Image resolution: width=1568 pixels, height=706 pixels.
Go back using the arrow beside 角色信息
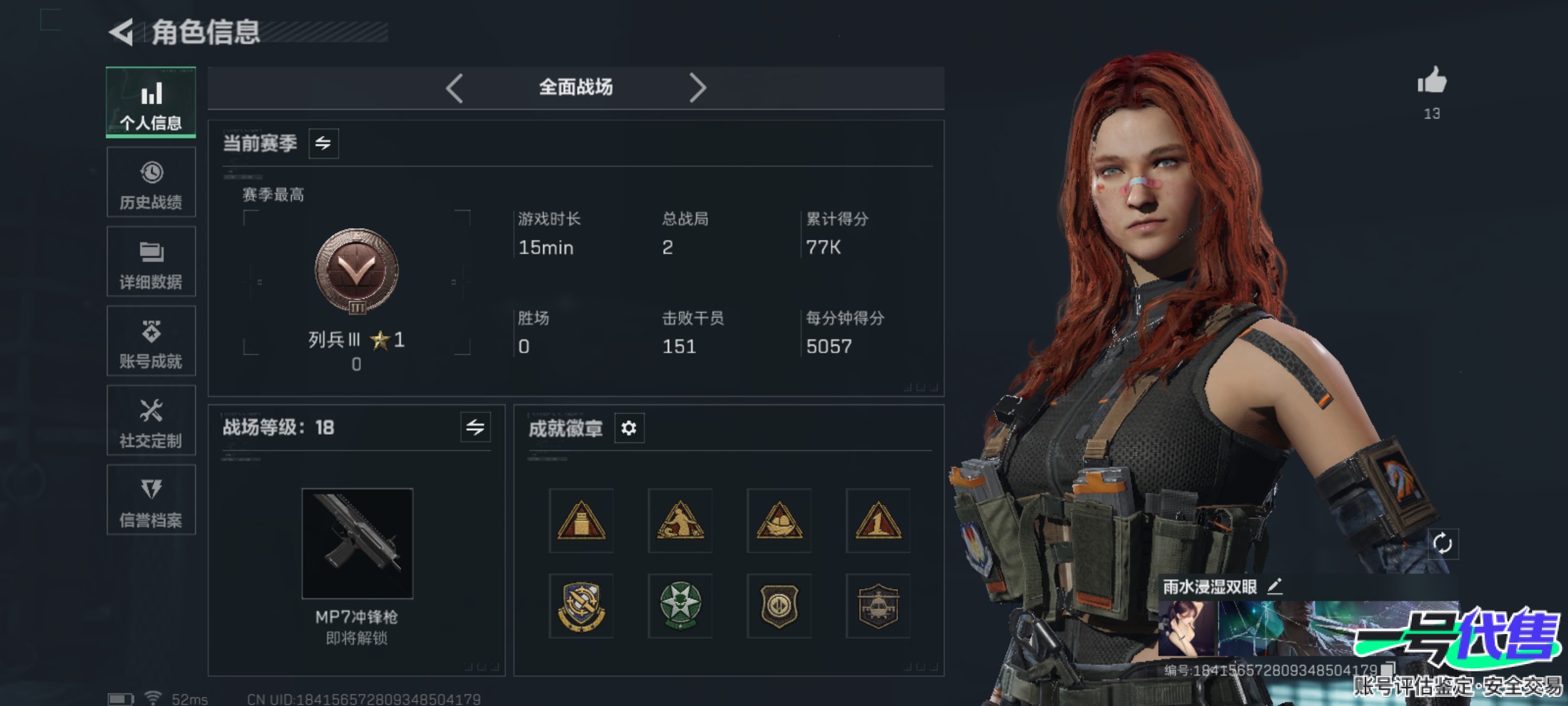click(122, 32)
